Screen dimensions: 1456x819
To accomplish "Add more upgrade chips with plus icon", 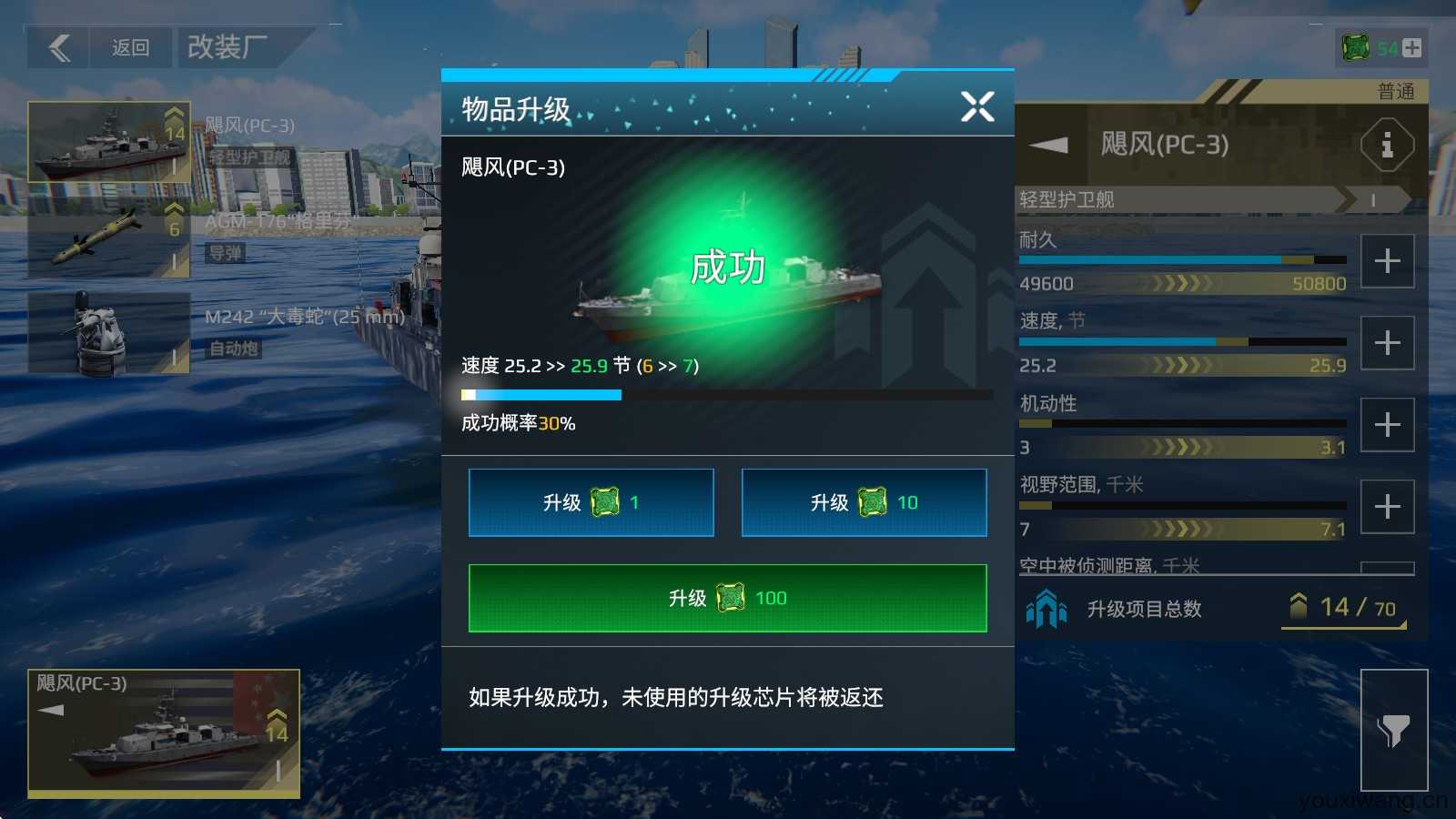I will click(1411, 48).
